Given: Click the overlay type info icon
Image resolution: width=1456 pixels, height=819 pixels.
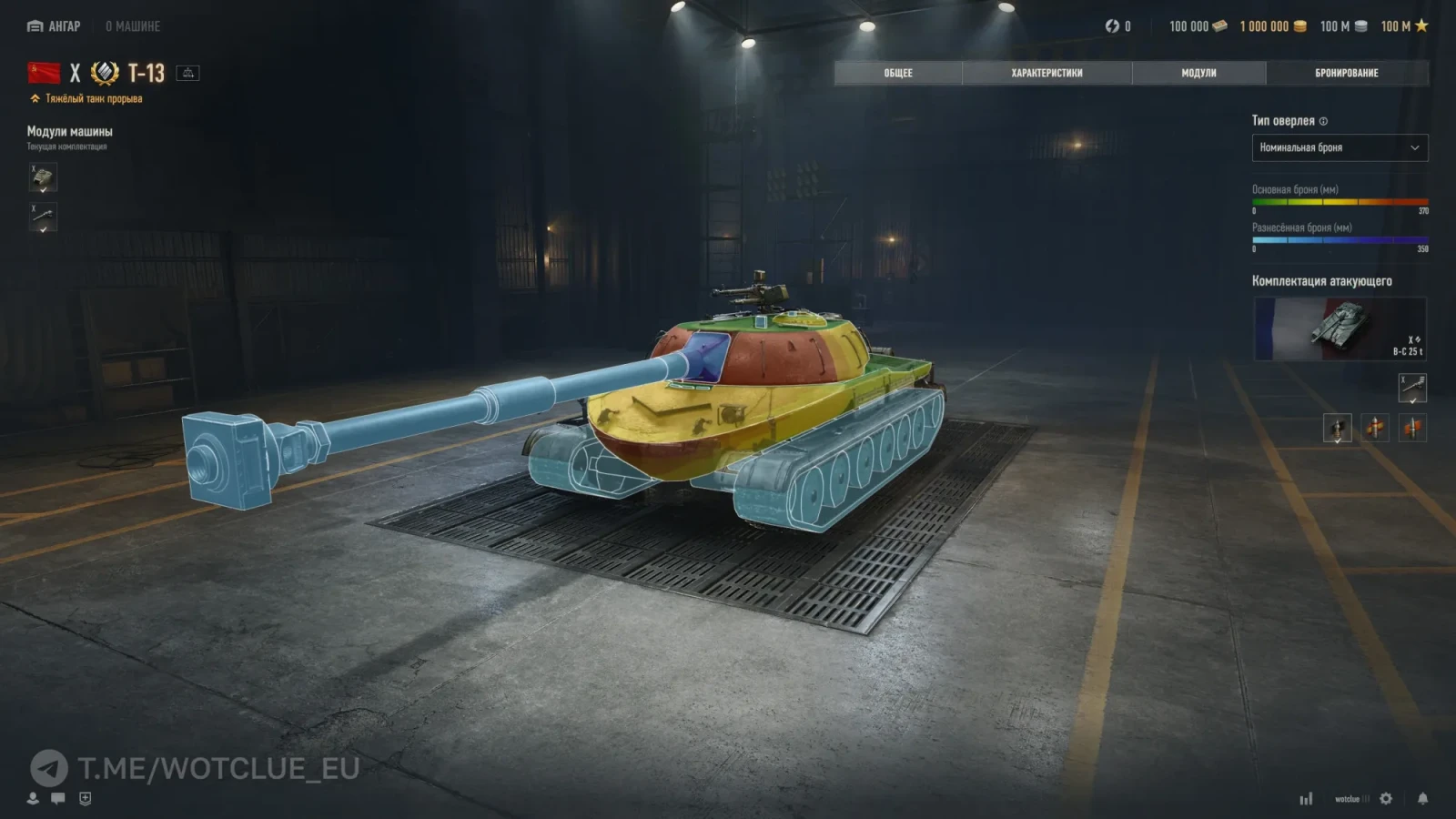Looking at the screenshot, I should (x=1323, y=121).
